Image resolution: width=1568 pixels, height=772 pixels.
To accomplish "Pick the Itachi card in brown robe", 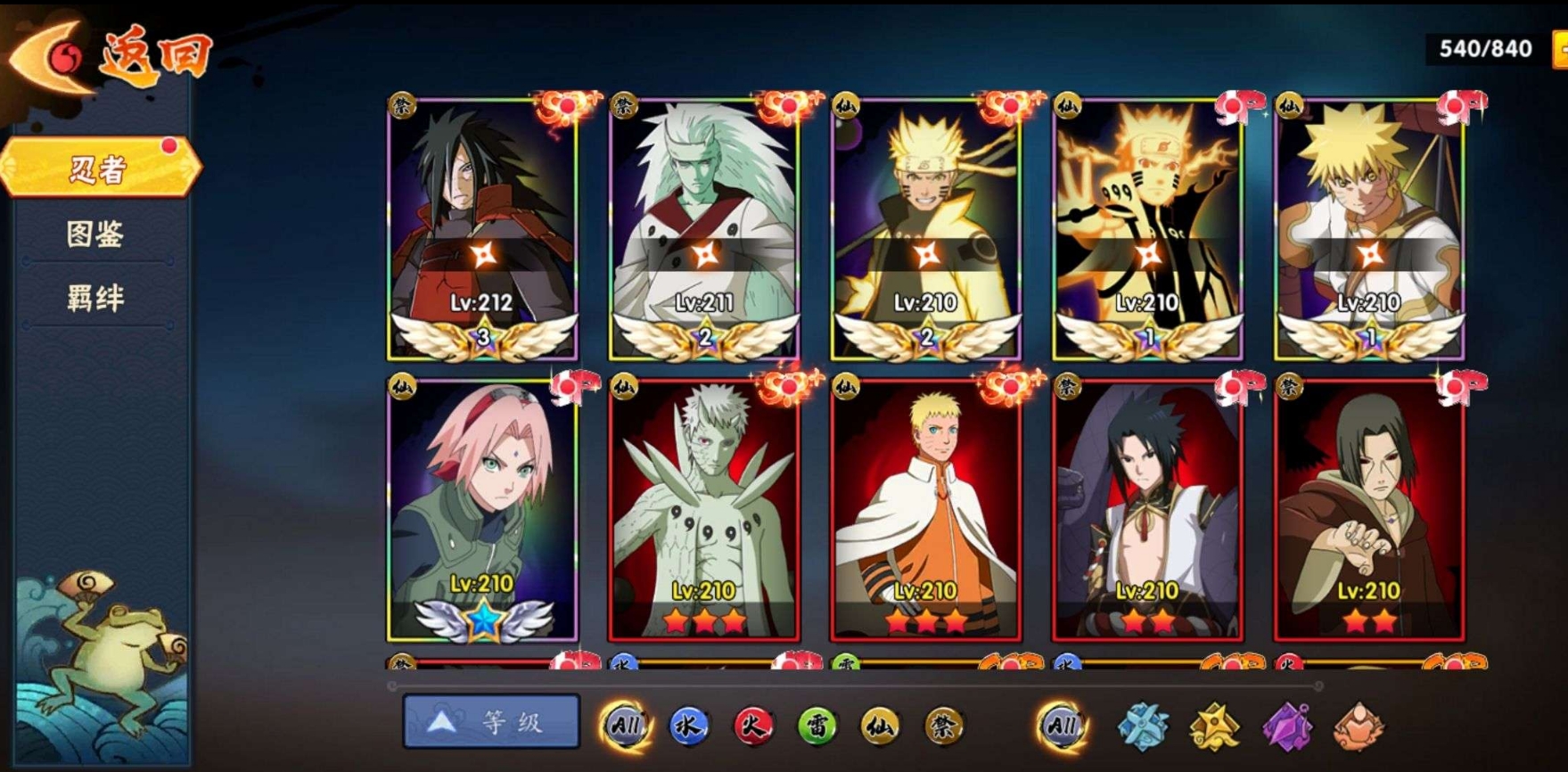I will click(1370, 508).
